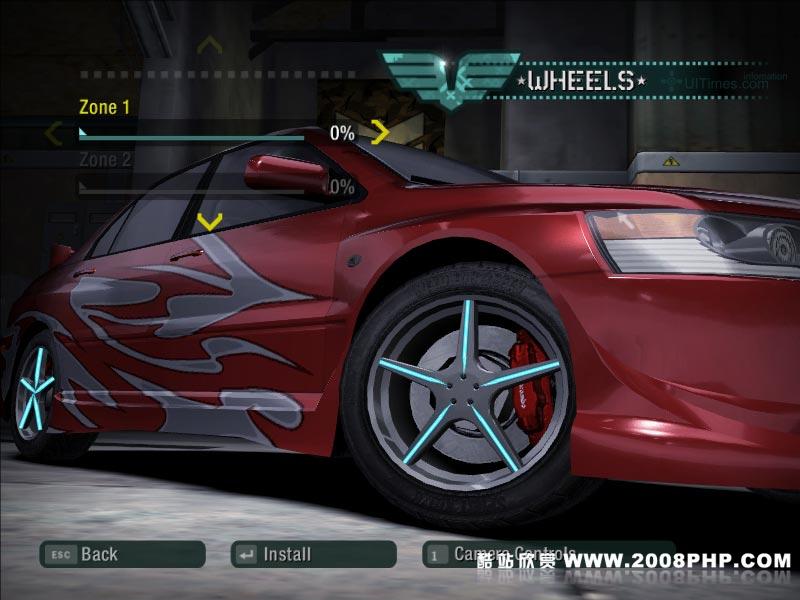The width and height of the screenshot is (800, 600).
Task: Decrease Zone 1 with the left yellow arrow
Action: pyautogui.click(x=54, y=132)
